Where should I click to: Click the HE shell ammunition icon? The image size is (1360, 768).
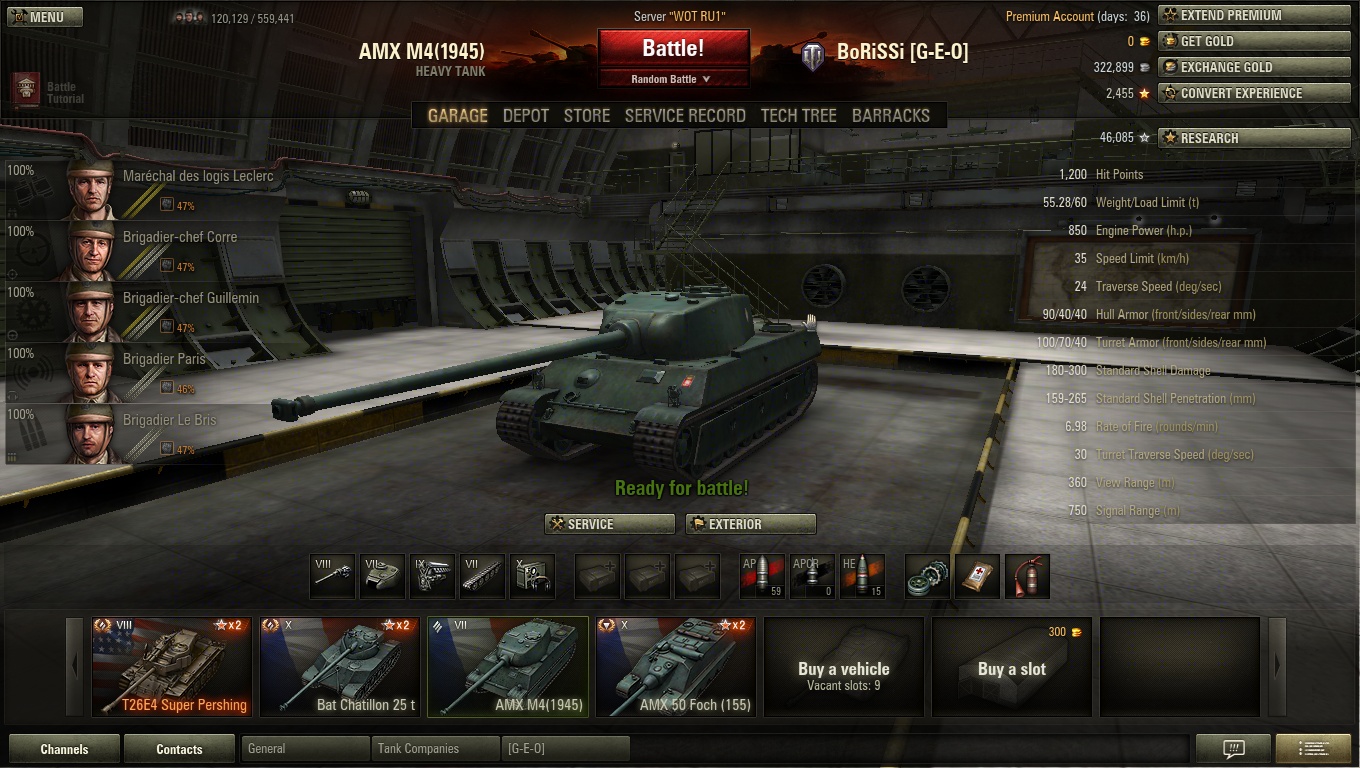[862, 576]
